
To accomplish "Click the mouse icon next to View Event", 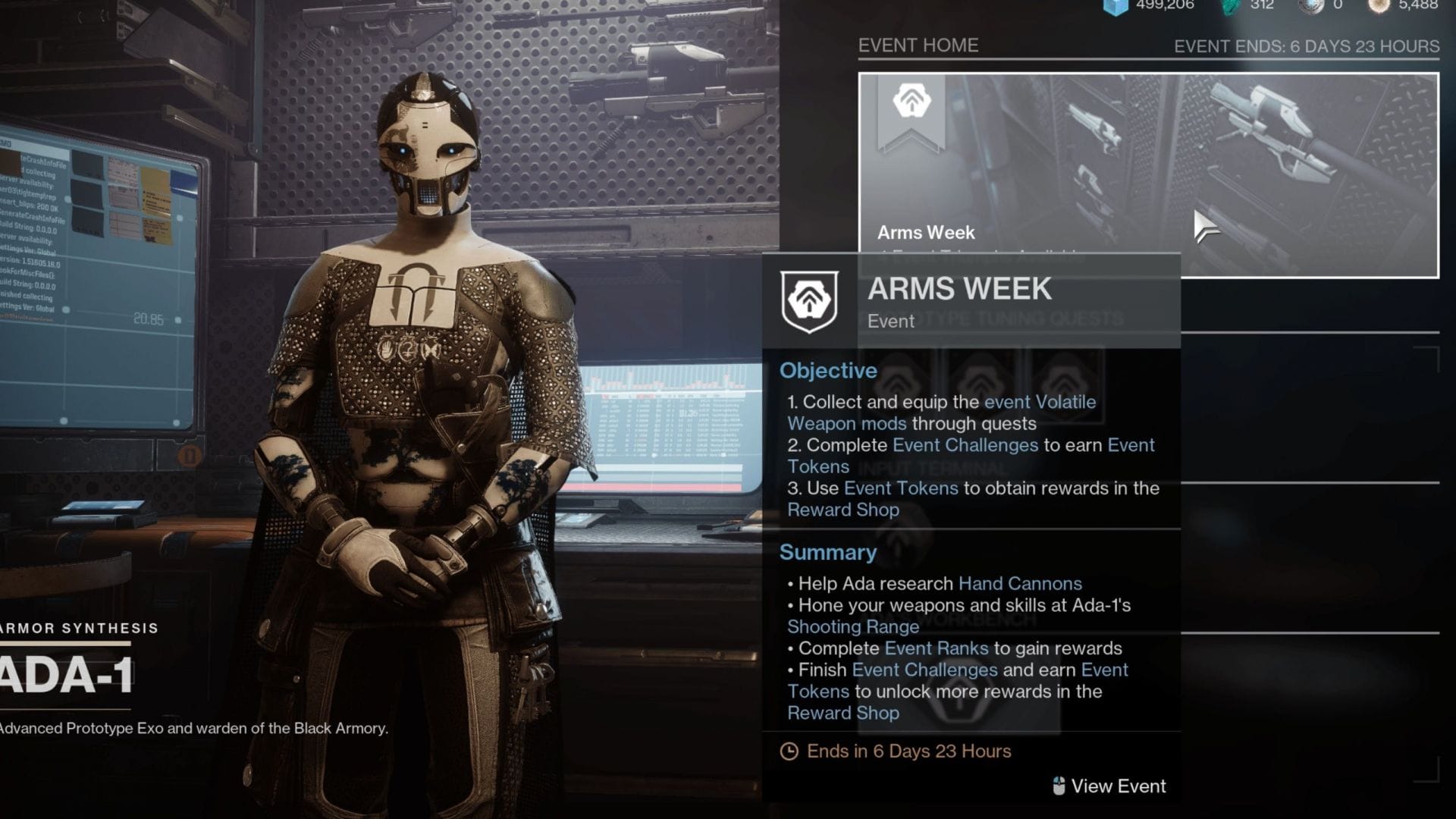I will 1057,786.
